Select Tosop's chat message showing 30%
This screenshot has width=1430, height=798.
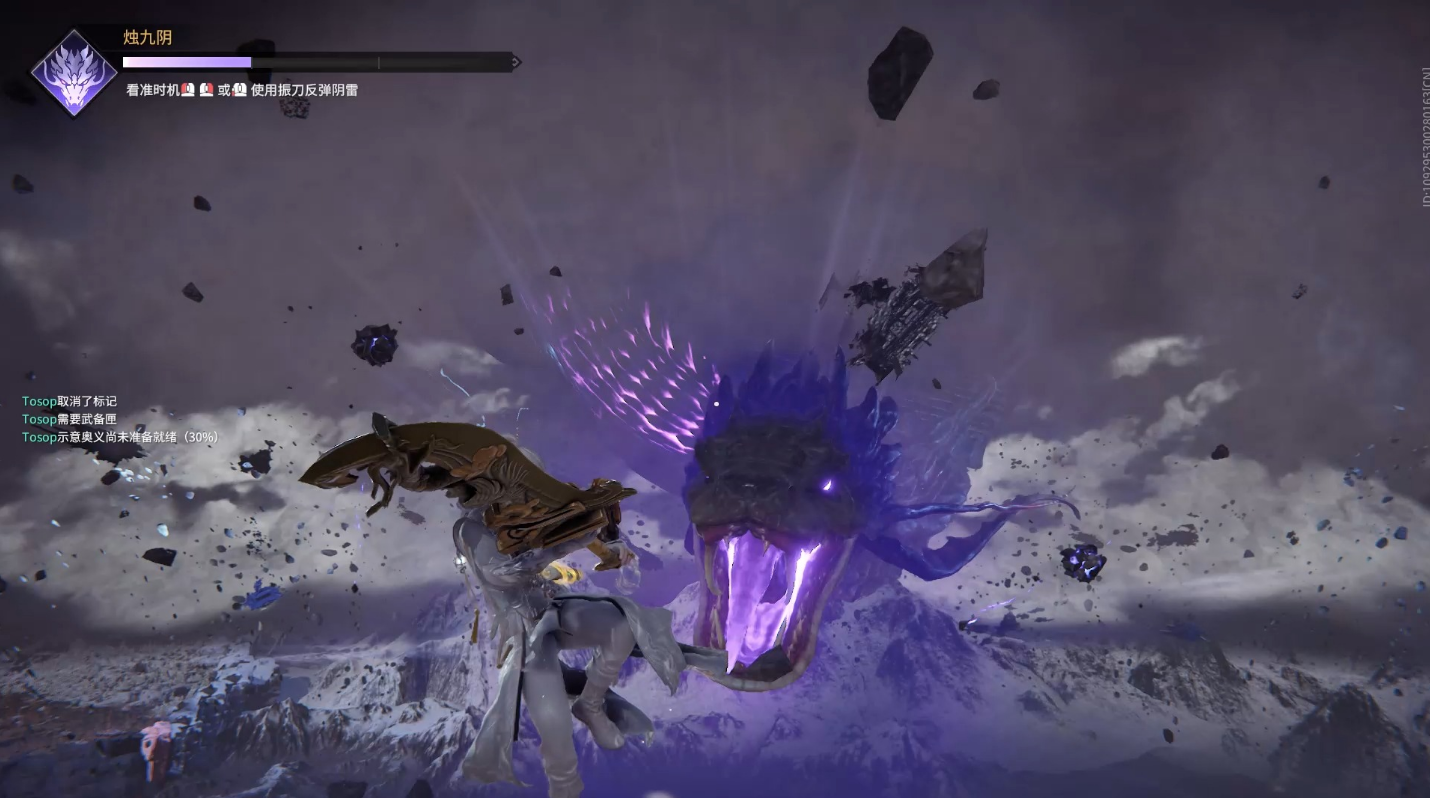(x=120, y=437)
